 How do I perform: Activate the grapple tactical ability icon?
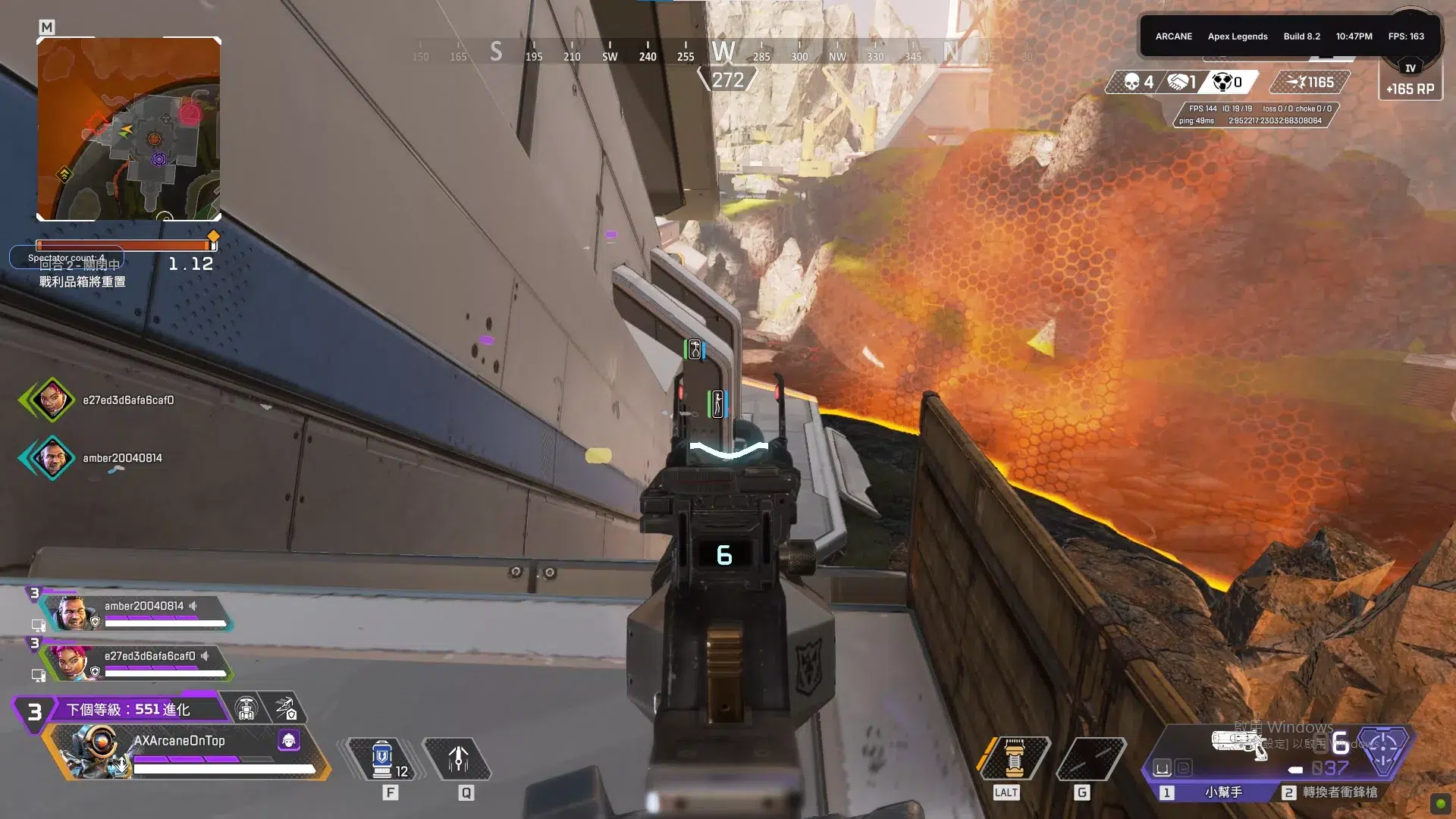(x=458, y=759)
